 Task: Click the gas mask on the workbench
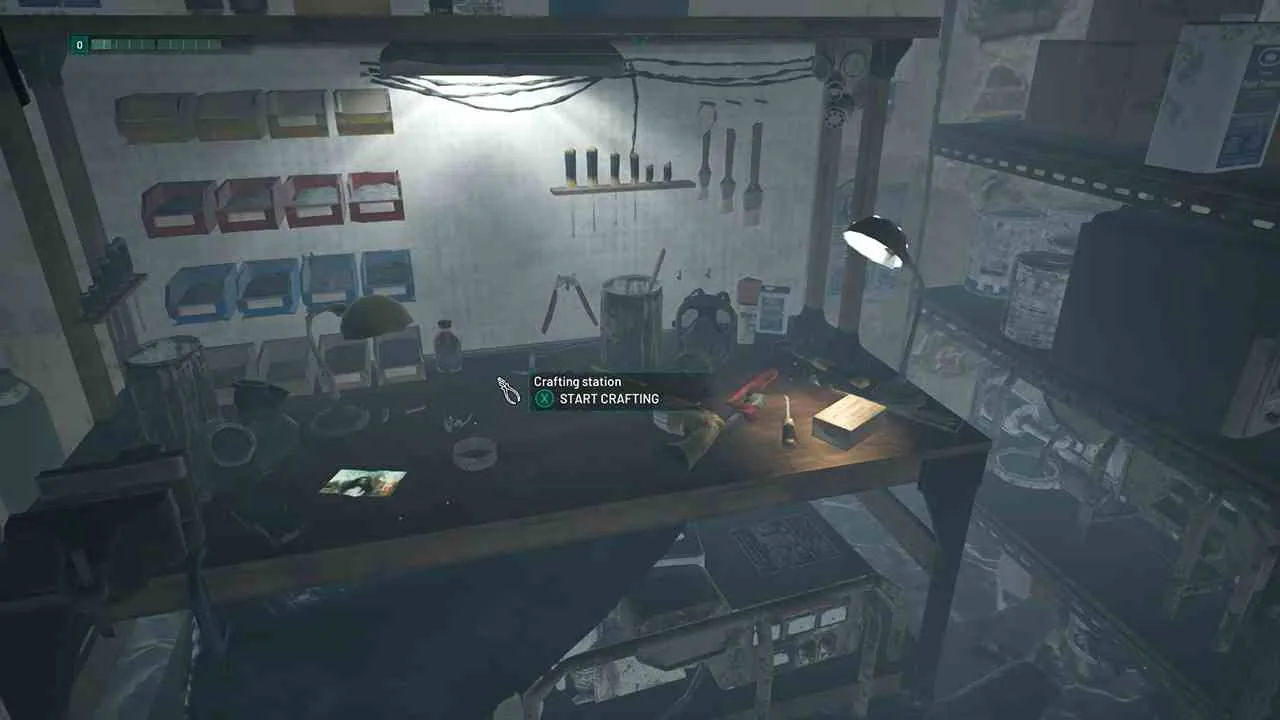707,315
